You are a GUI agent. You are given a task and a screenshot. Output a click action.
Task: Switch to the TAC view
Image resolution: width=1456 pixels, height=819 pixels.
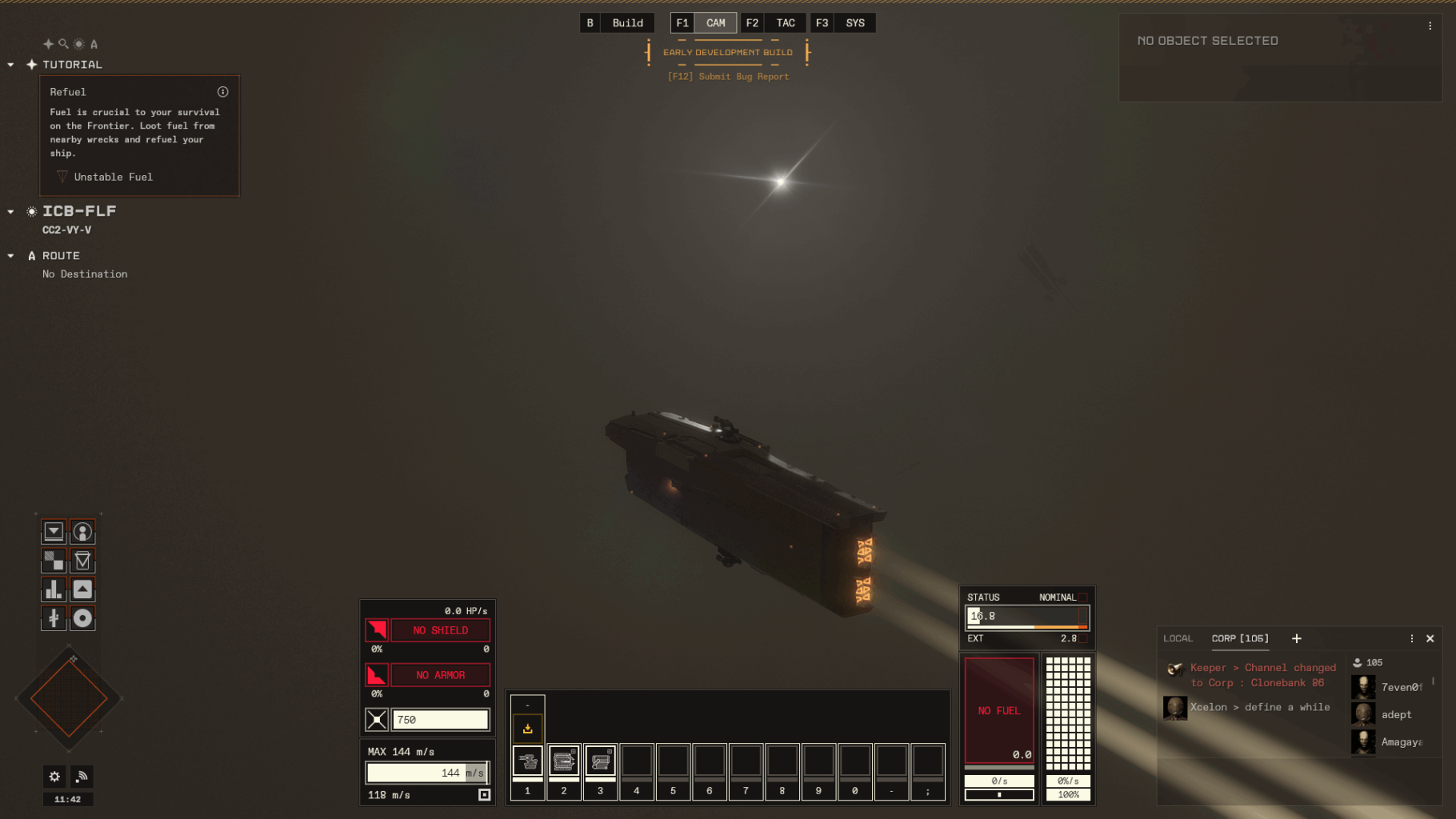785,23
